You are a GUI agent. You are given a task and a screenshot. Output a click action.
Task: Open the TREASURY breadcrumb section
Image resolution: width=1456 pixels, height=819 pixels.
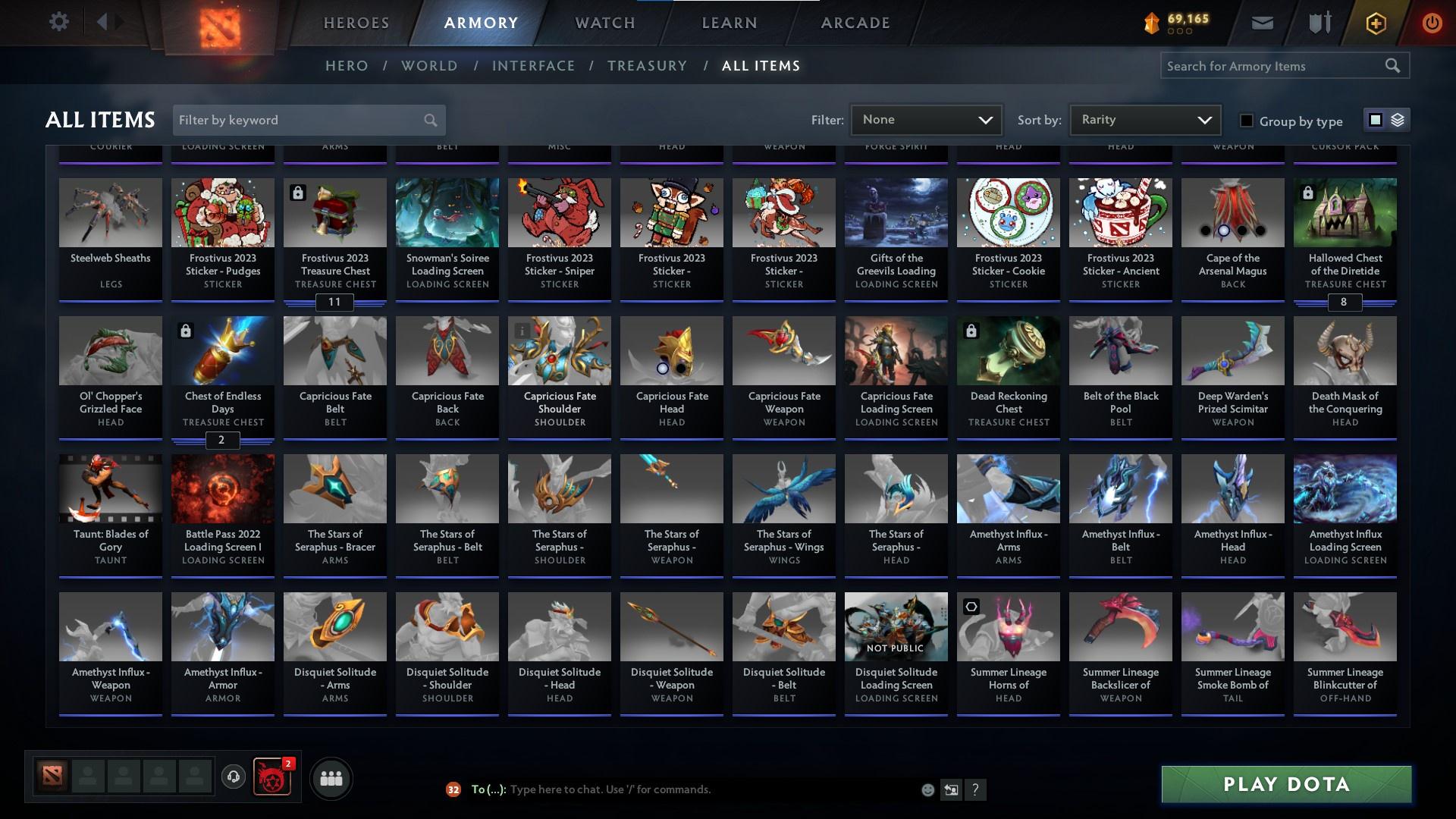pyautogui.click(x=647, y=66)
